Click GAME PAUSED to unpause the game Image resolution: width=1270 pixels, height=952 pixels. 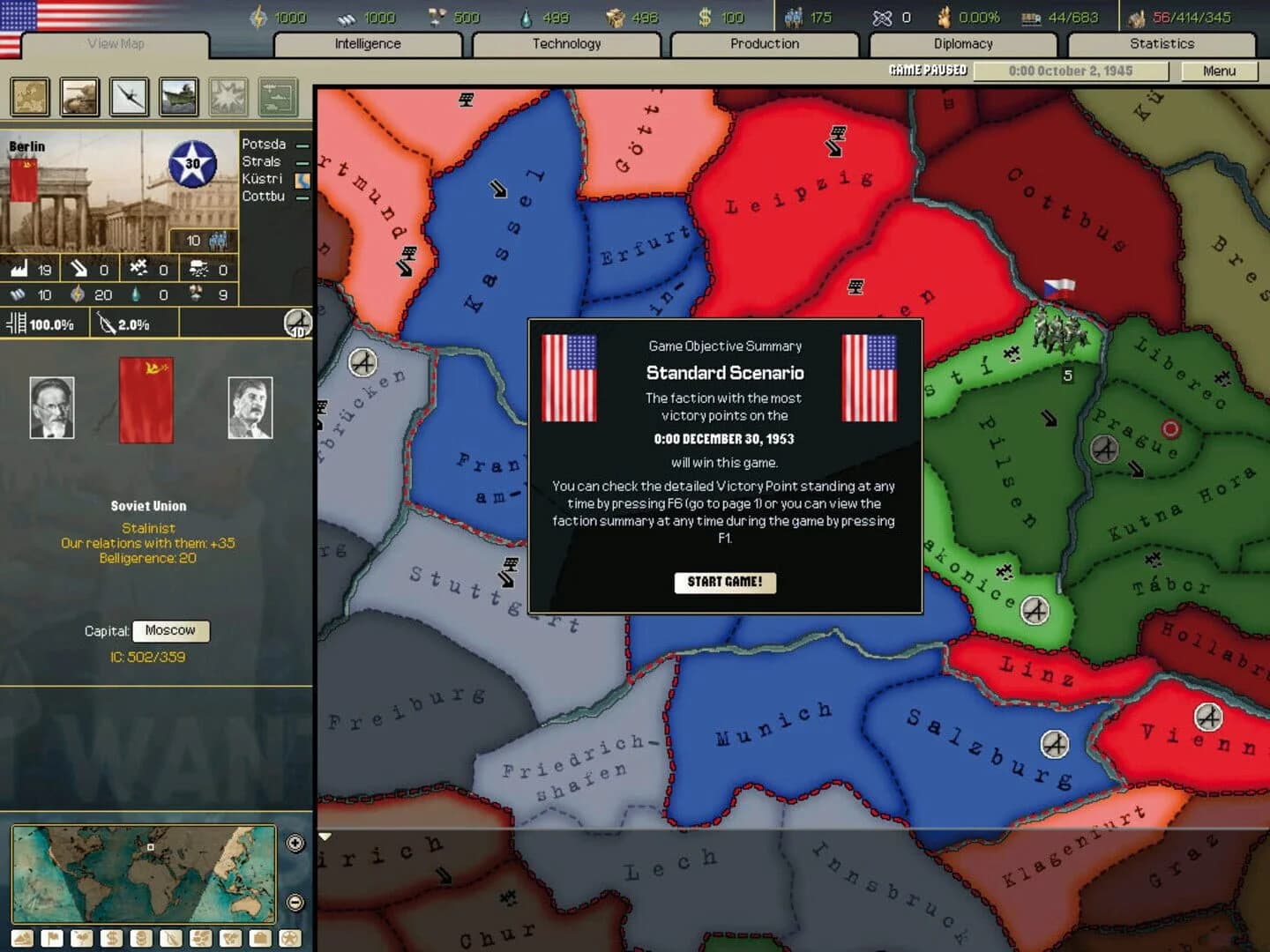[927, 70]
